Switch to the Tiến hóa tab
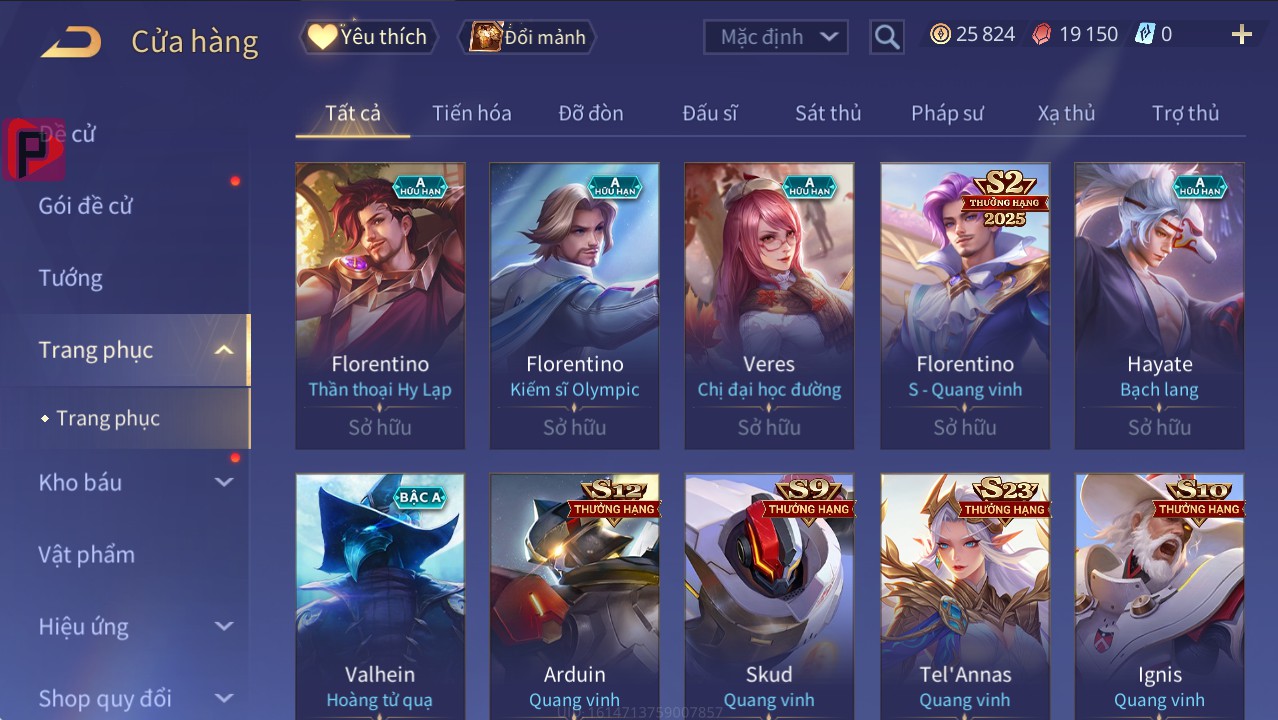This screenshot has width=1278, height=720. point(471,113)
